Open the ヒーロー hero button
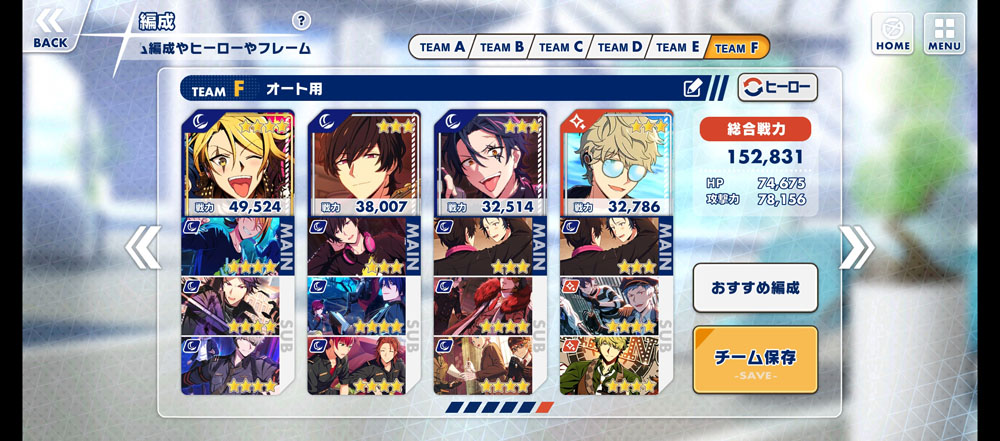 777,88
